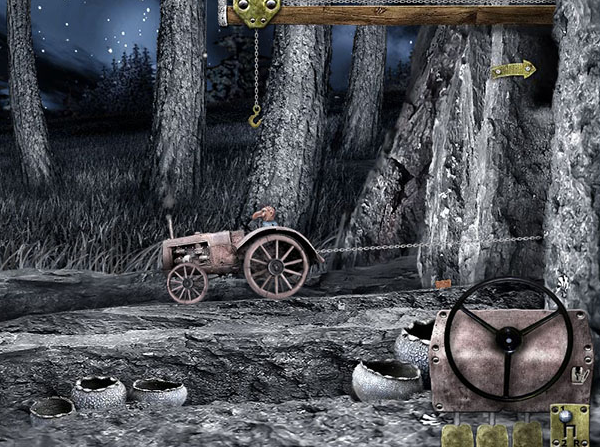Activate the small lever icon on the panel
This screenshot has height=447, width=600.
pyautogui.click(x=578, y=375)
